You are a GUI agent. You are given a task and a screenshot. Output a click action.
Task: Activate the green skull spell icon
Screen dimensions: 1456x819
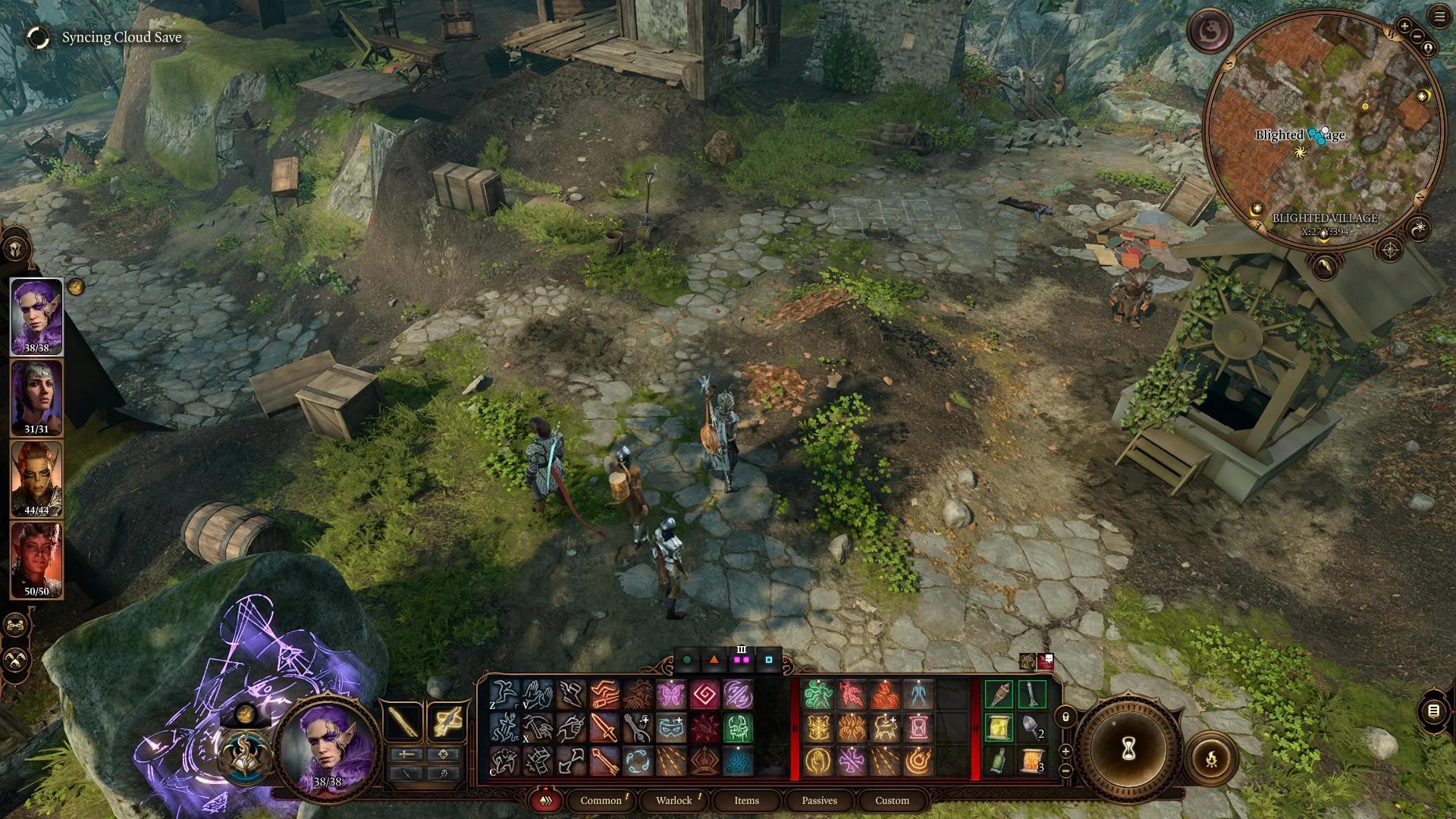click(737, 727)
